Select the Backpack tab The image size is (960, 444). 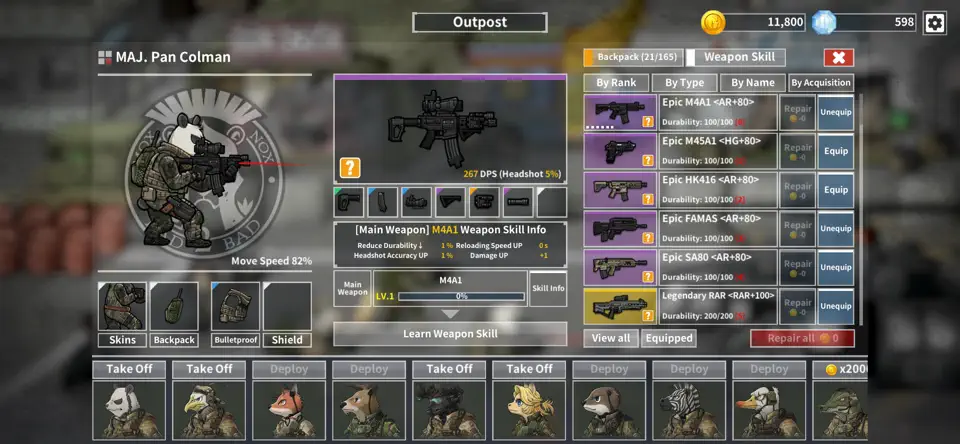coord(633,58)
